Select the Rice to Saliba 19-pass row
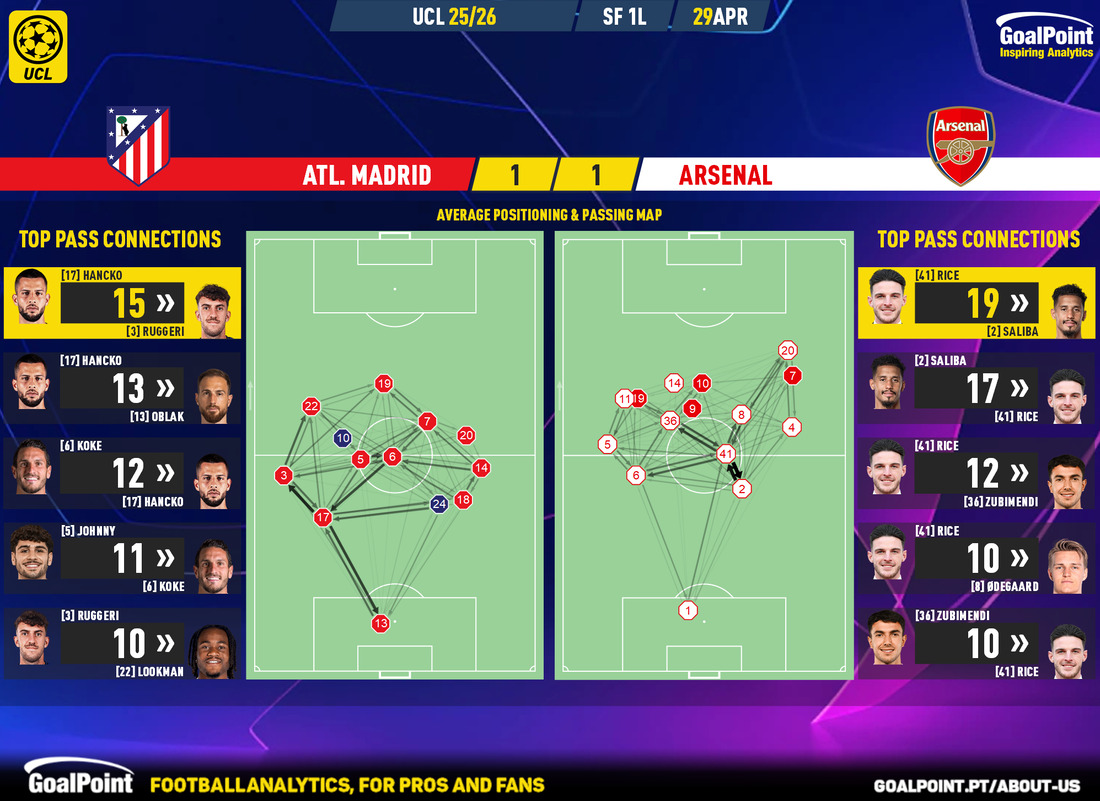This screenshot has width=1100, height=801. coord(977,303)
